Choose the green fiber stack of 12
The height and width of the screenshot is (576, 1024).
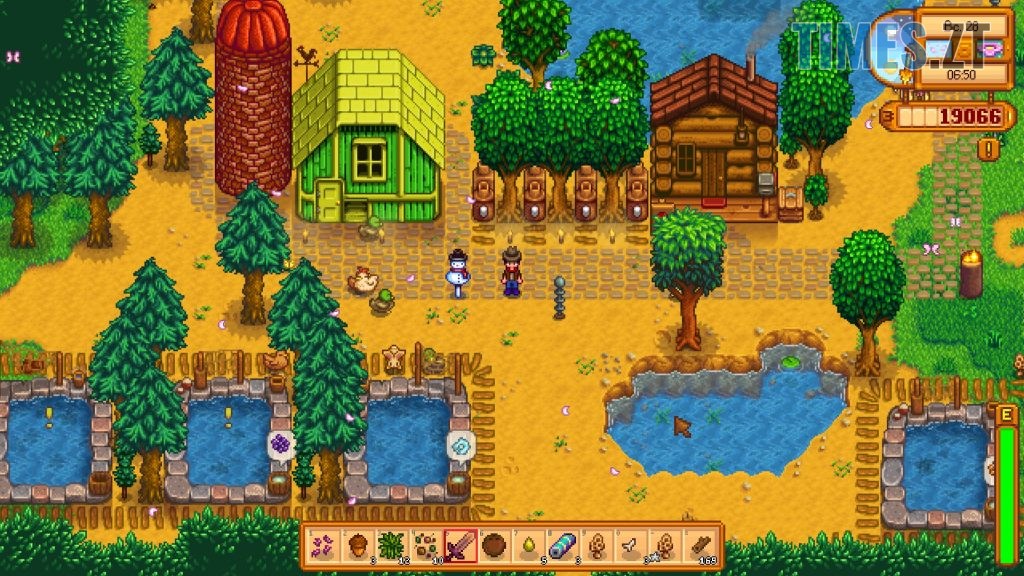click(x=392, y=545)
